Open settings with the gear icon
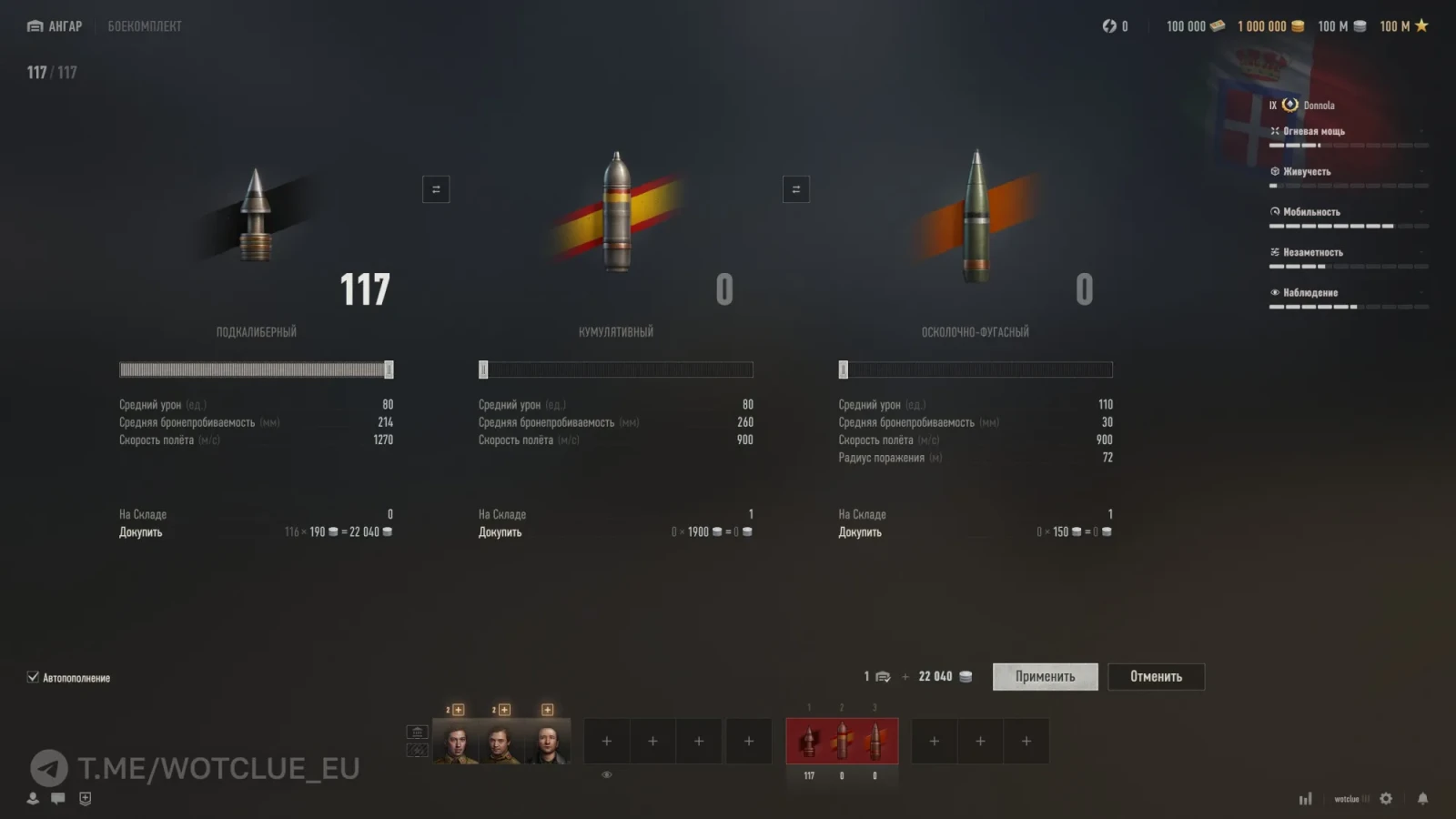The image size is (1456, 819). [1386, 799]
